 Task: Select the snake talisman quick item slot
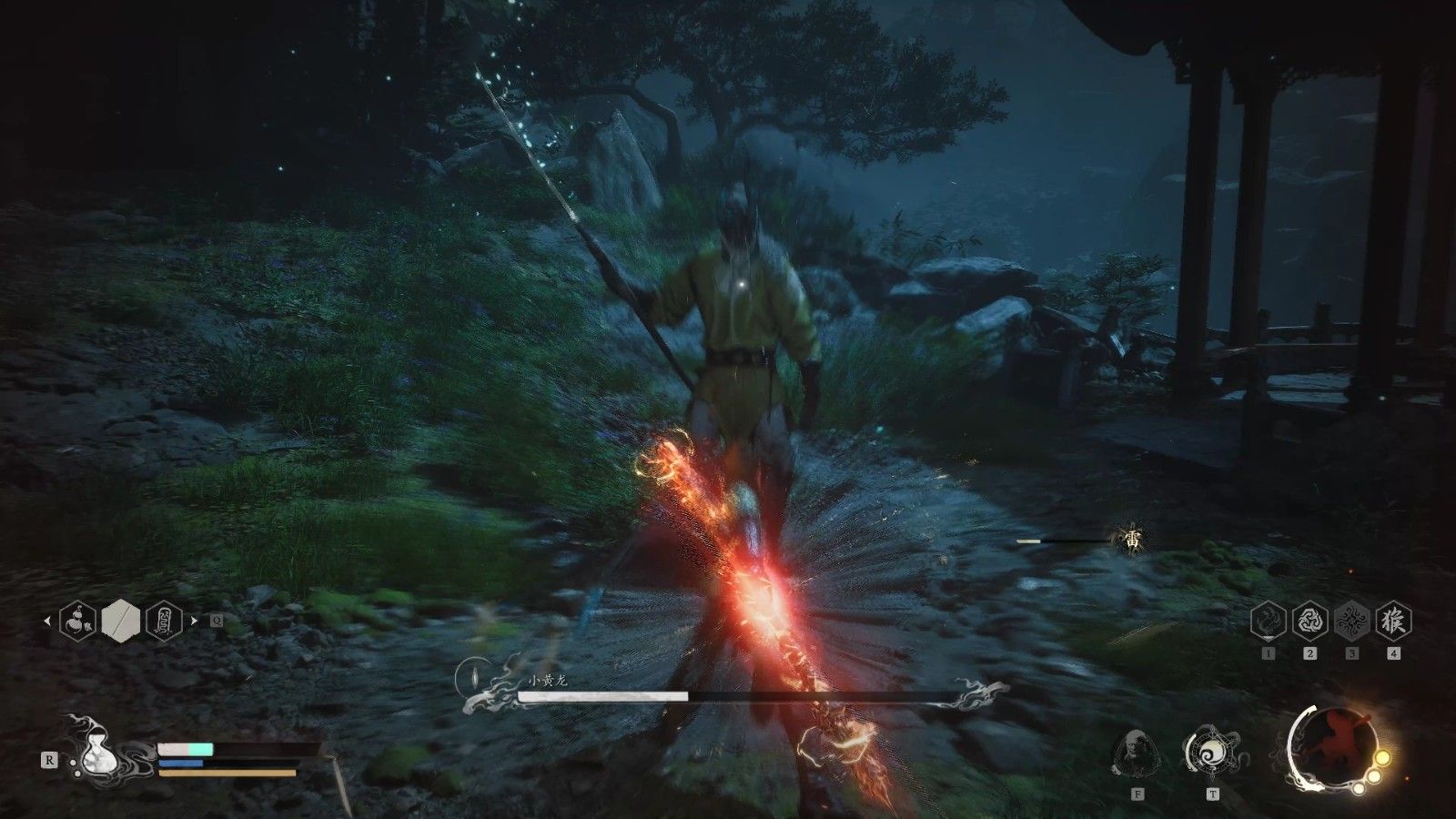164,622
